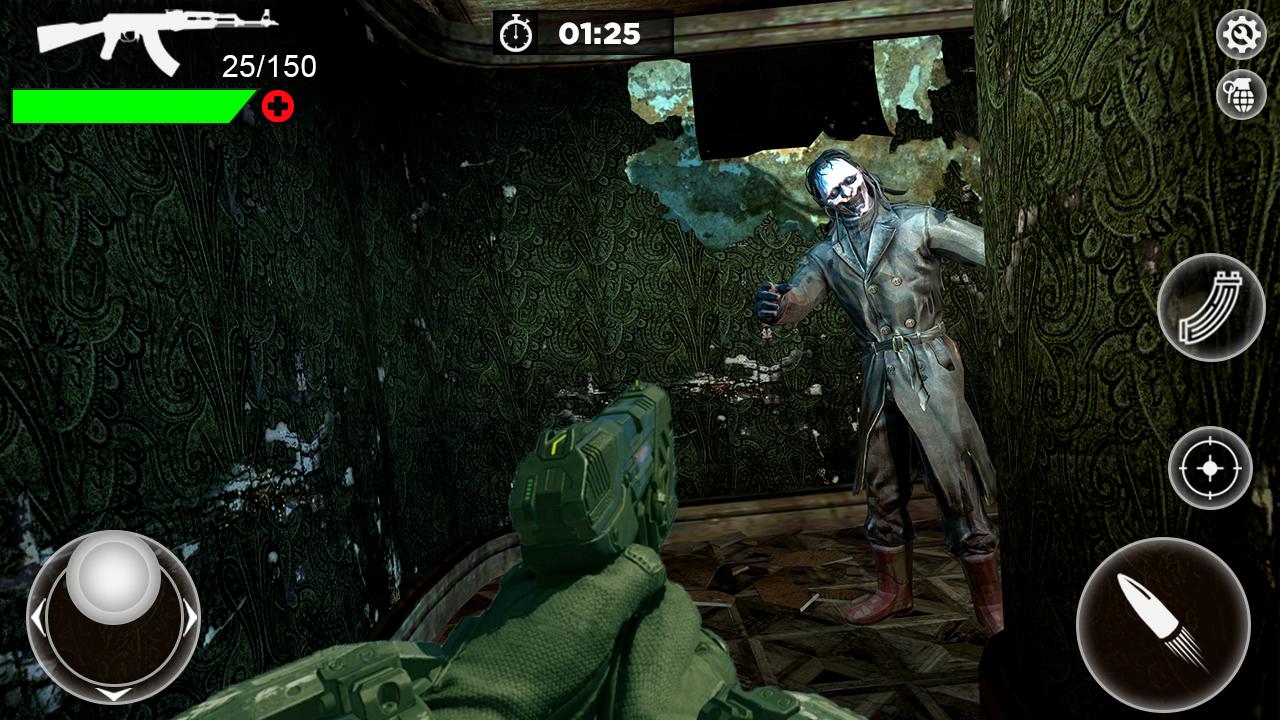The height and width of the screenshot is (720, 1280).
Task: Open the settings gear button
Action: 1241,36
